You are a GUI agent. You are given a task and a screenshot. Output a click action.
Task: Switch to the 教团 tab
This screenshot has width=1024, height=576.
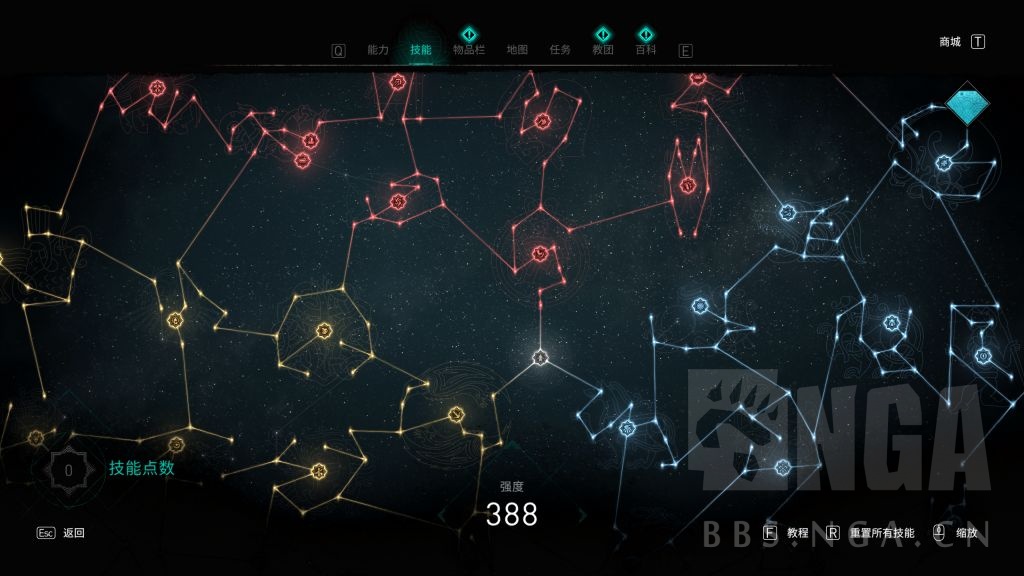[602, 50]
